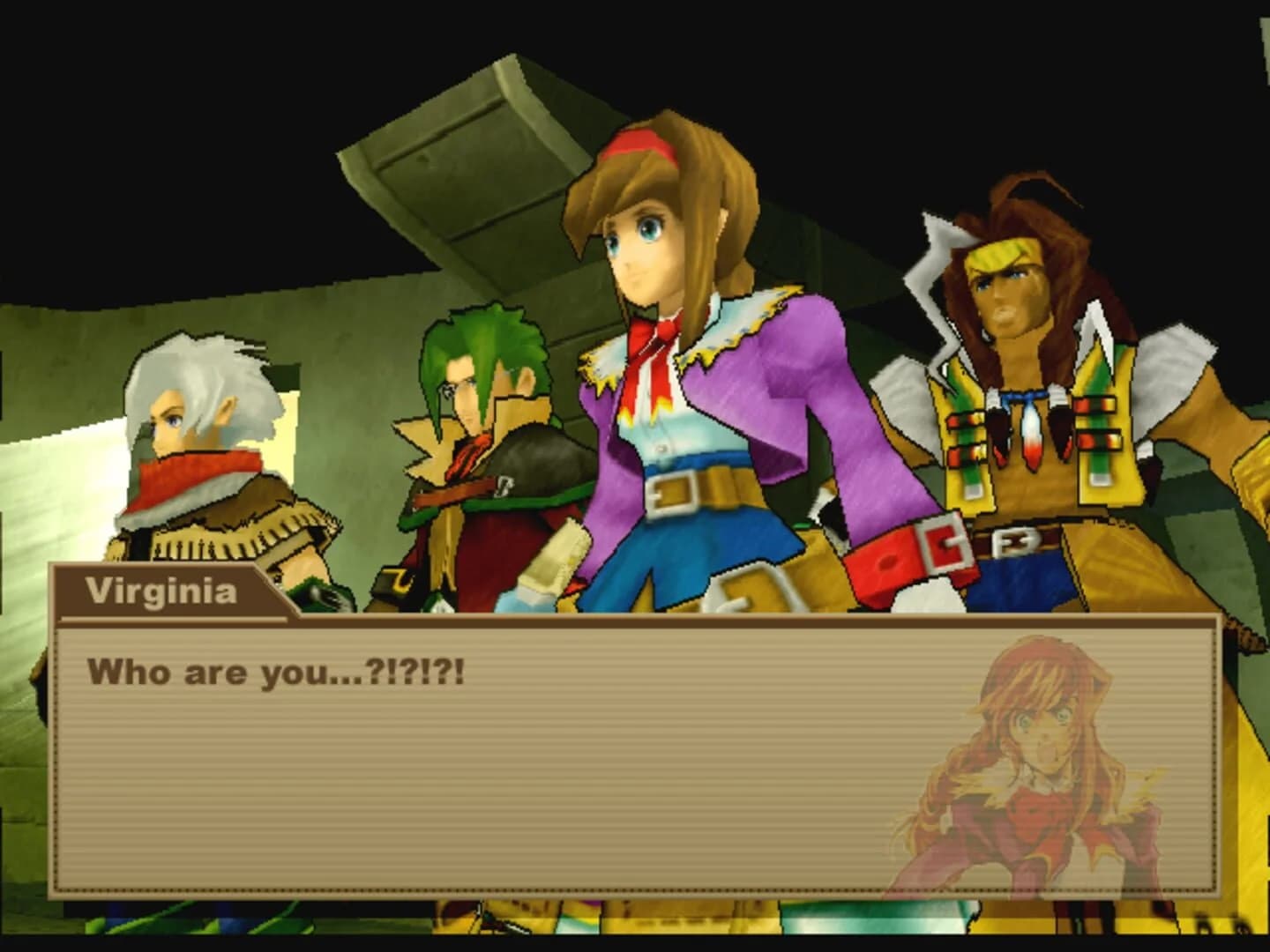Expand the Virginia nameplate banner
This screenshot has height=952, width=1270.
click(x=163, y=591)
